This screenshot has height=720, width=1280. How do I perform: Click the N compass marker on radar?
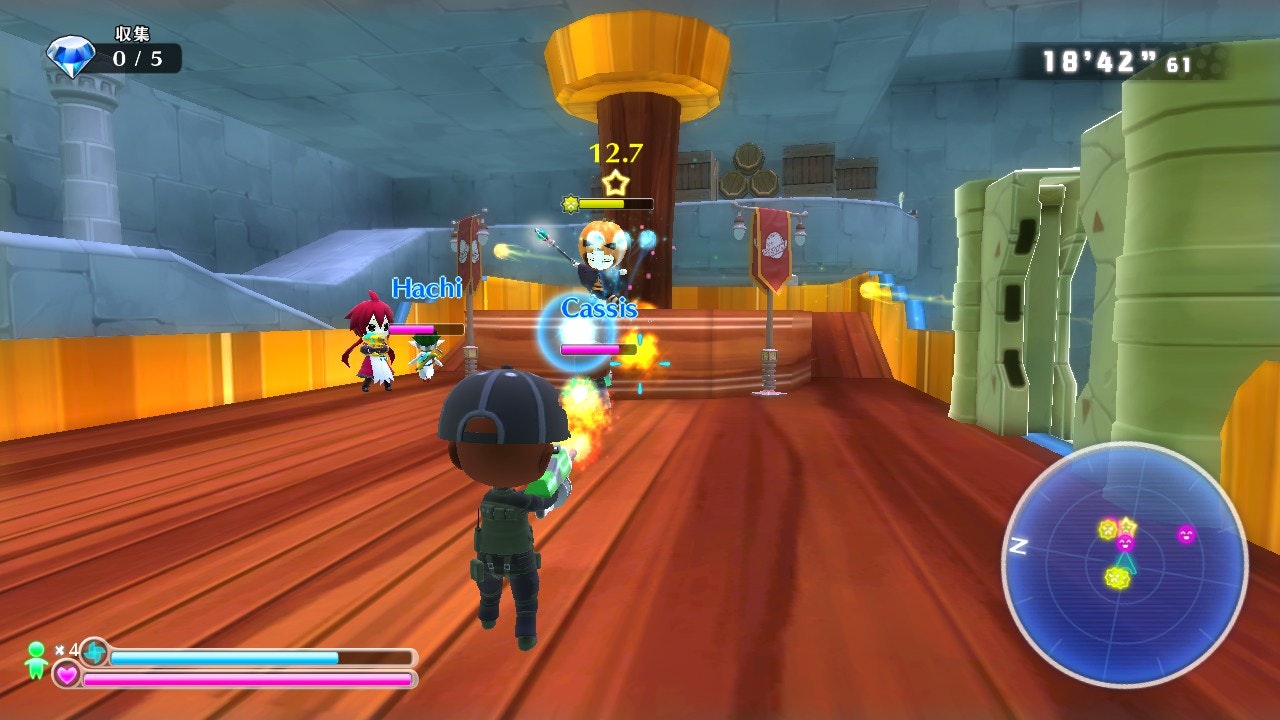[1019, 546]
